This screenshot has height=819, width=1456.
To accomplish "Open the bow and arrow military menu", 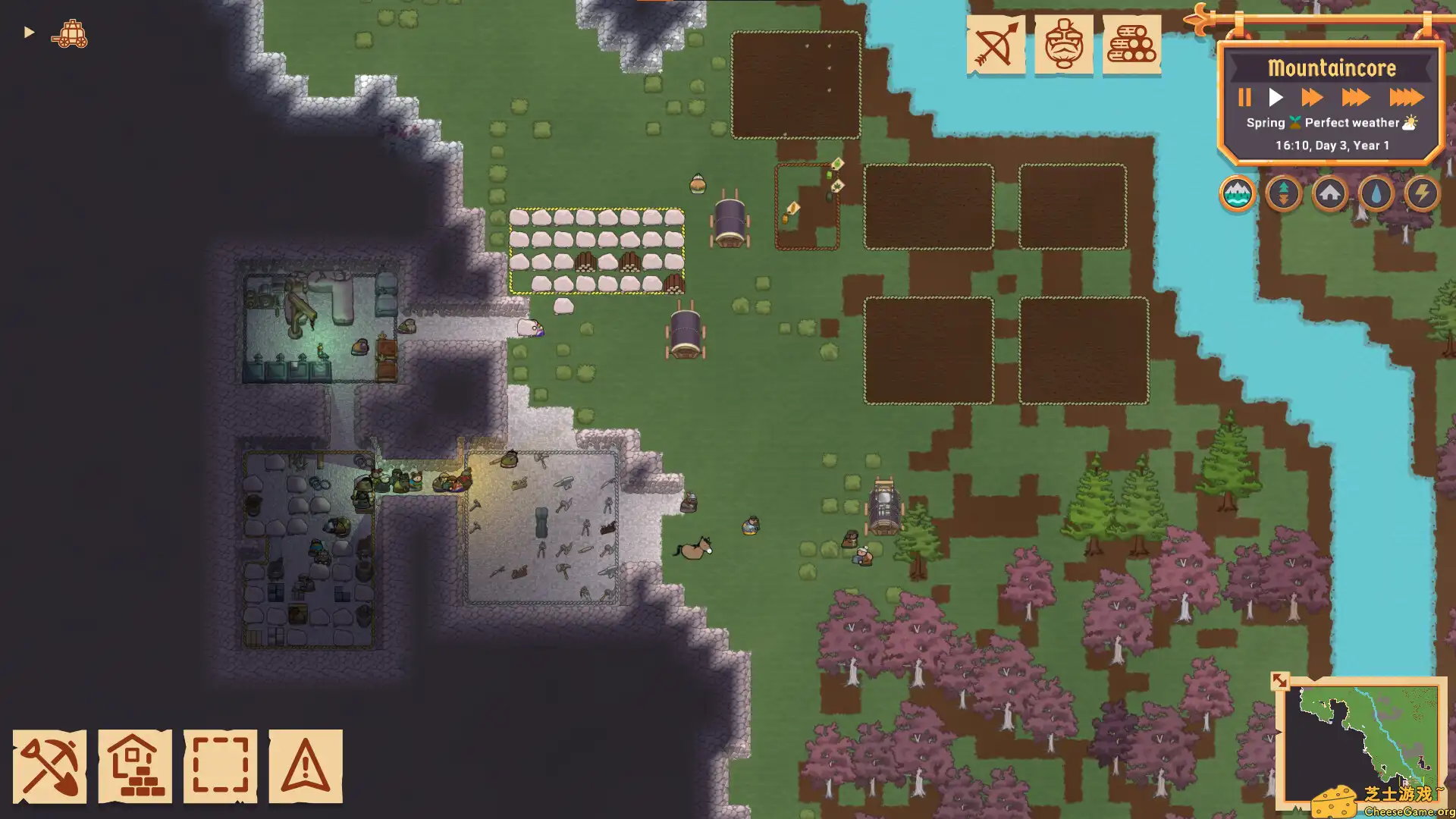I will point(996,45).
